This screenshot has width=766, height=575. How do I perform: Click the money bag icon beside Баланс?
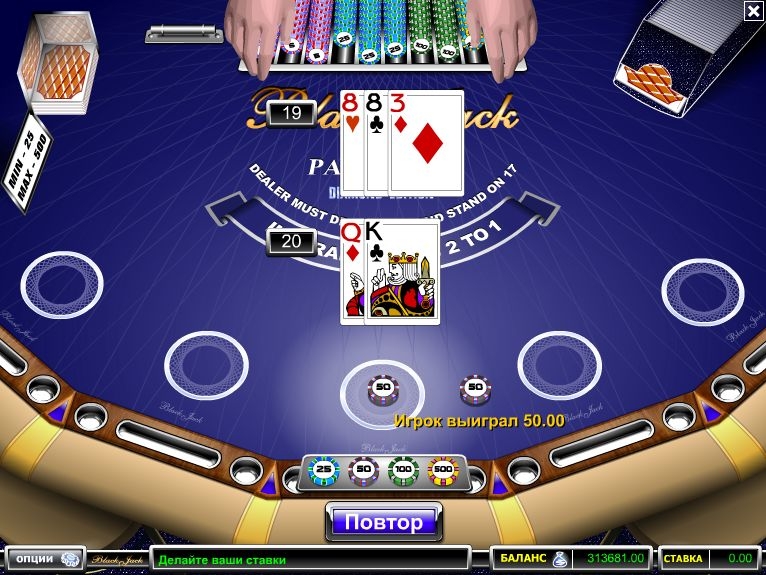560,559
